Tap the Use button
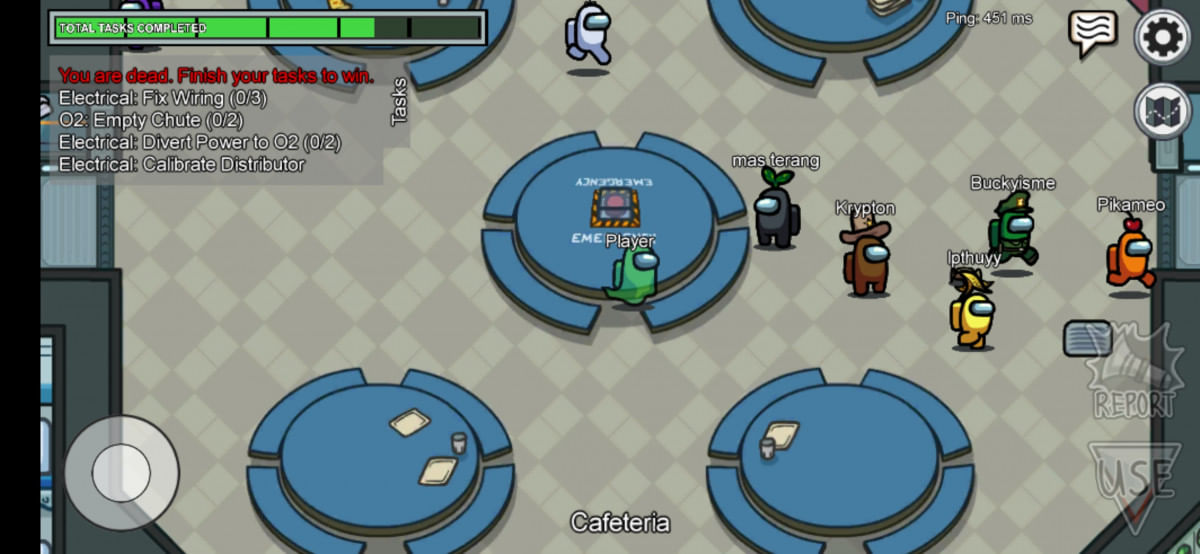This screenshot has height=554, width=1200. point(1134,481)
